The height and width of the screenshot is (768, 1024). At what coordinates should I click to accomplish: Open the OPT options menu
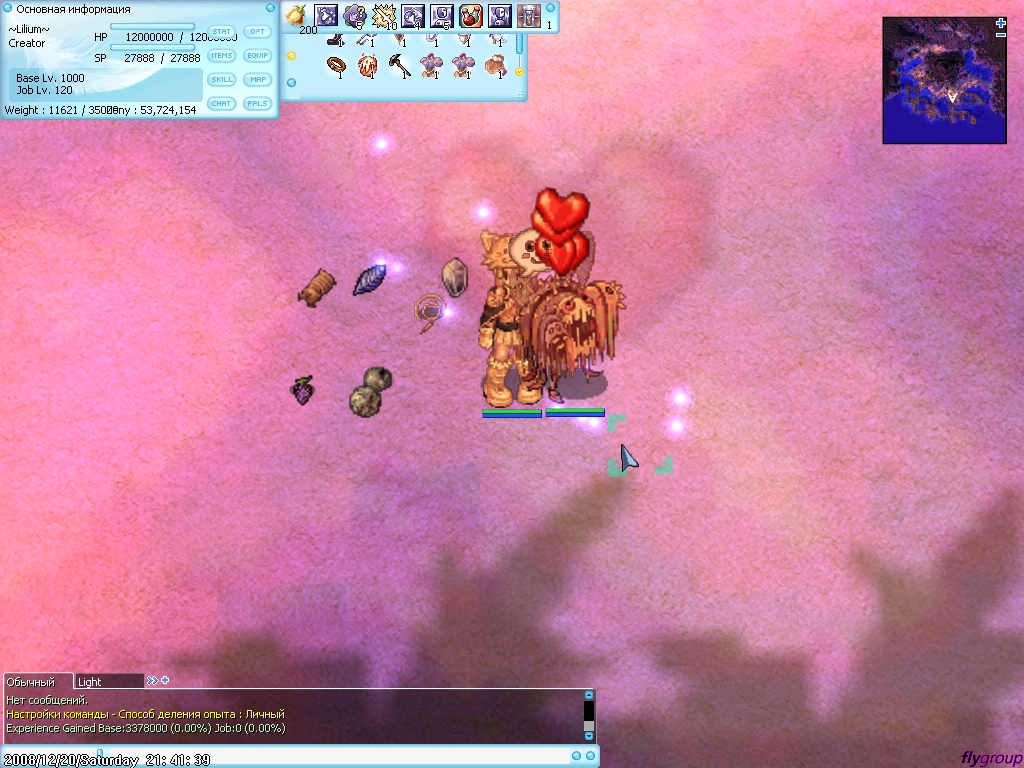point(258,32)
